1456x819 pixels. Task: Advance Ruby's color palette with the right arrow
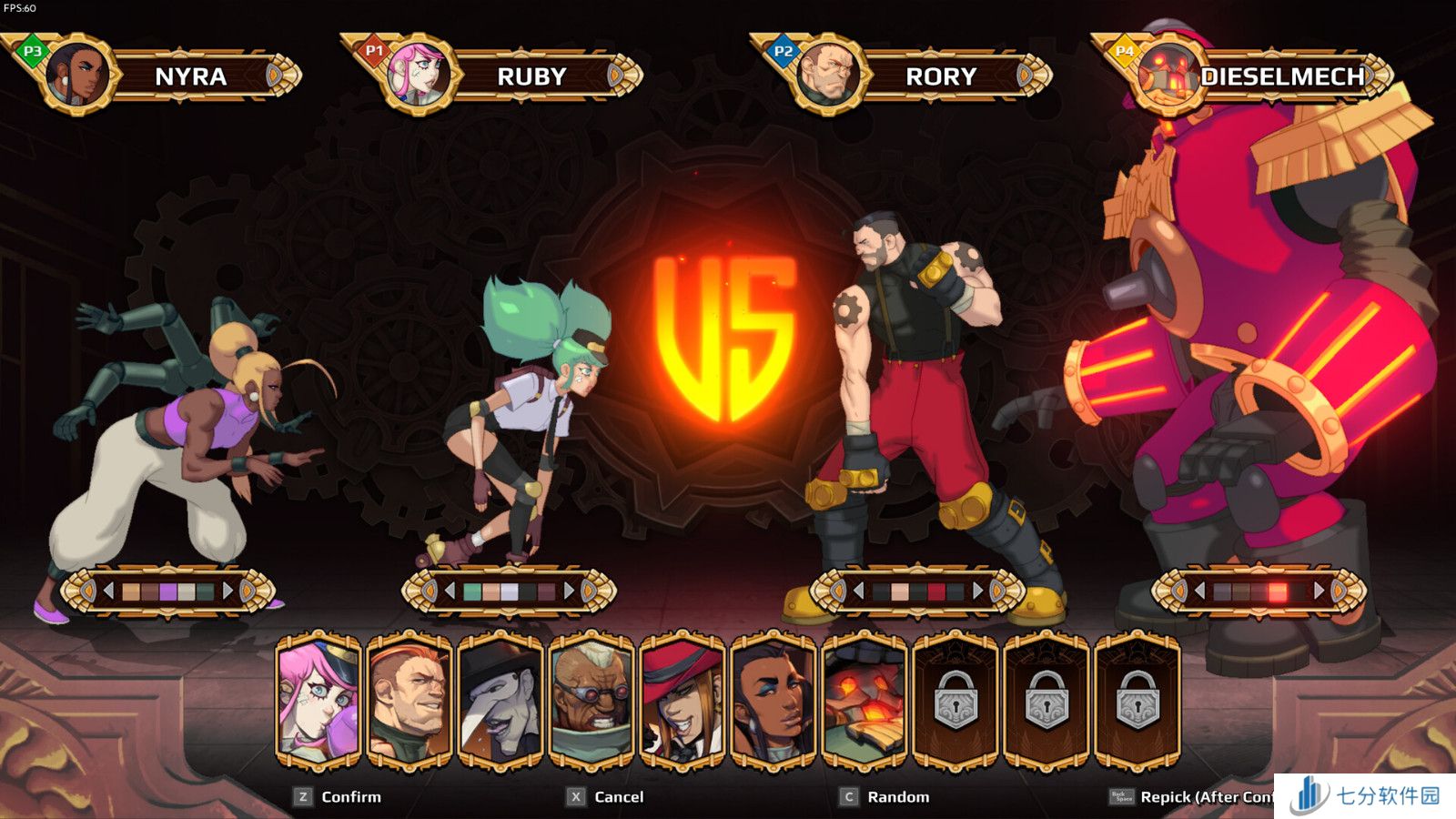point(570,591)
